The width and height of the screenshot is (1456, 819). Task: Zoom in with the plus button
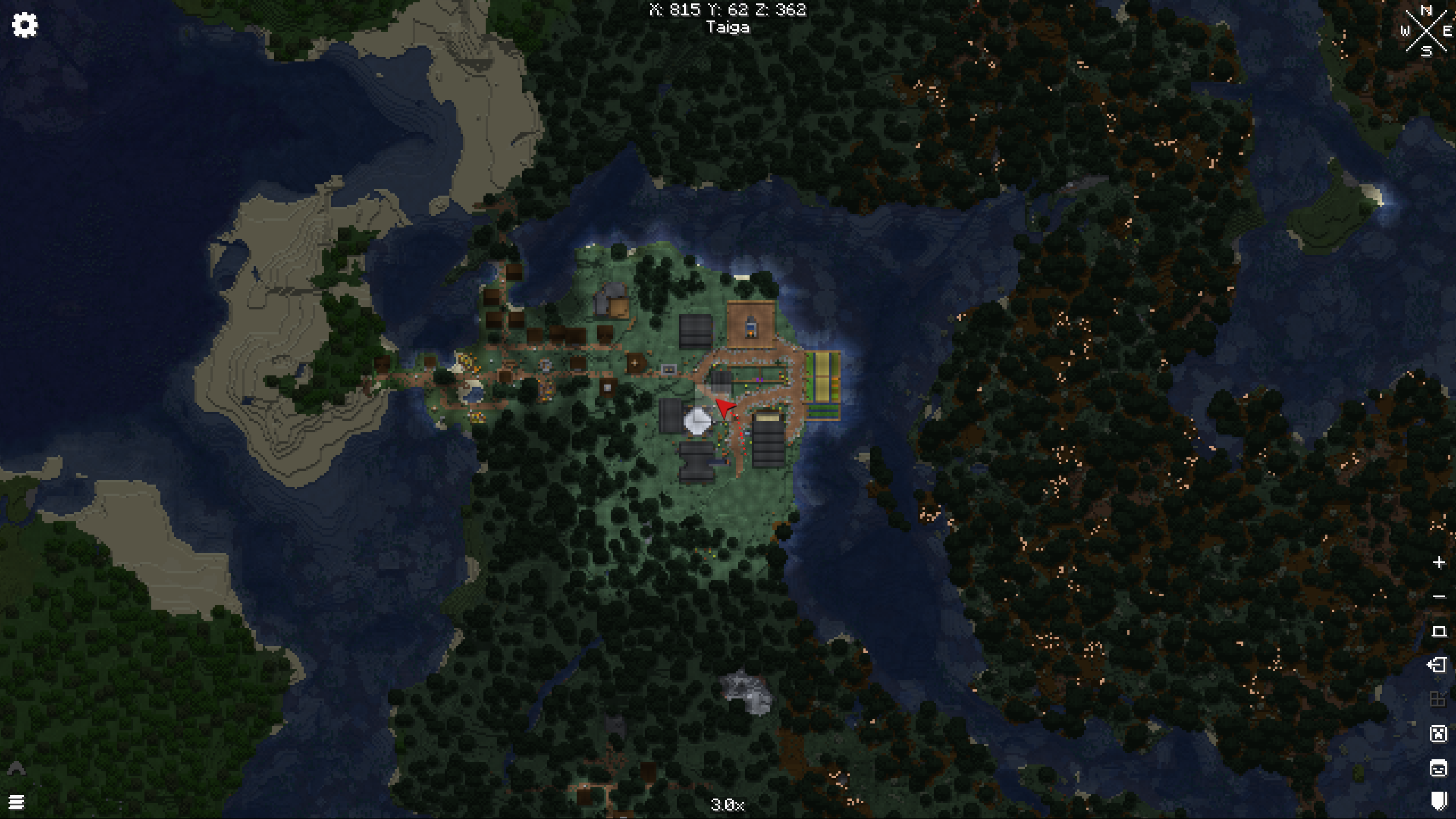point(1439,562)
